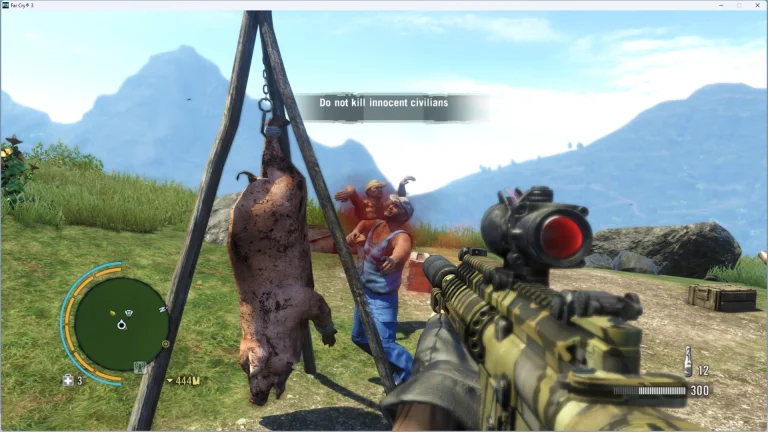768x432 pixels.
Task: Minimize the Far Cry 3 window
Action: 720,5
